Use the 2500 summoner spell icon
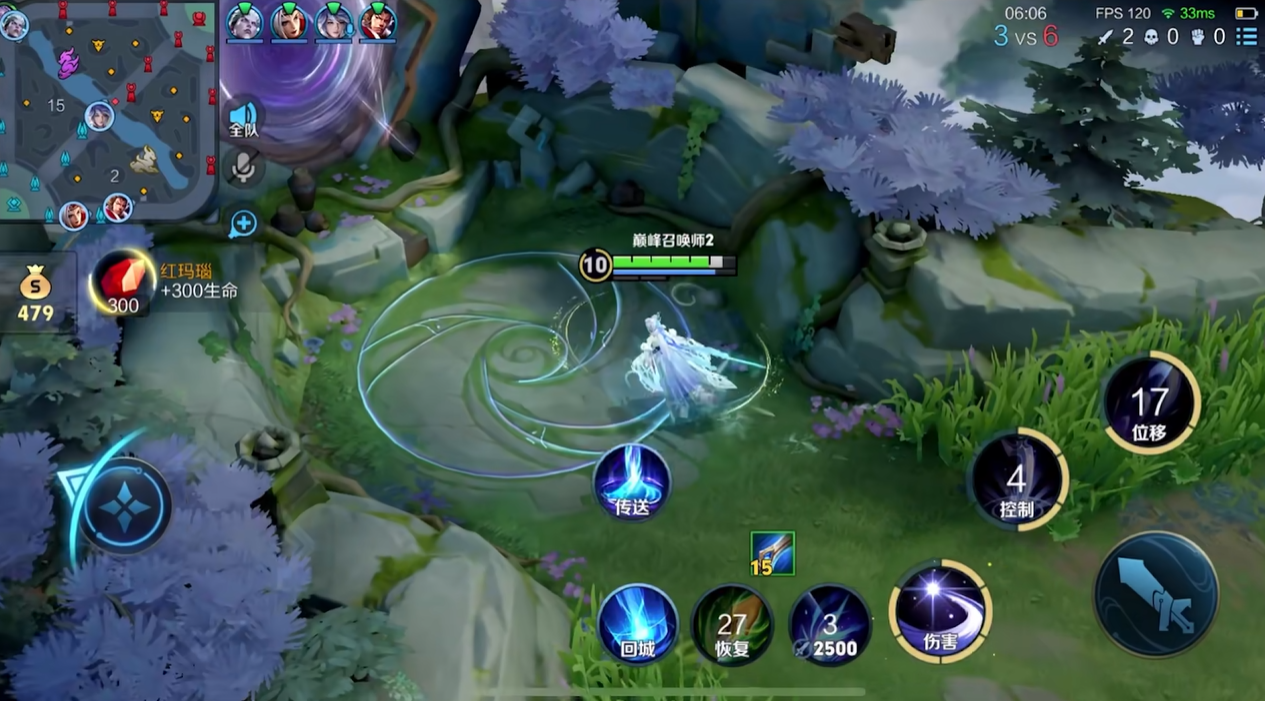Viewport: 1265px width, 701px height. tap(830, 625)
